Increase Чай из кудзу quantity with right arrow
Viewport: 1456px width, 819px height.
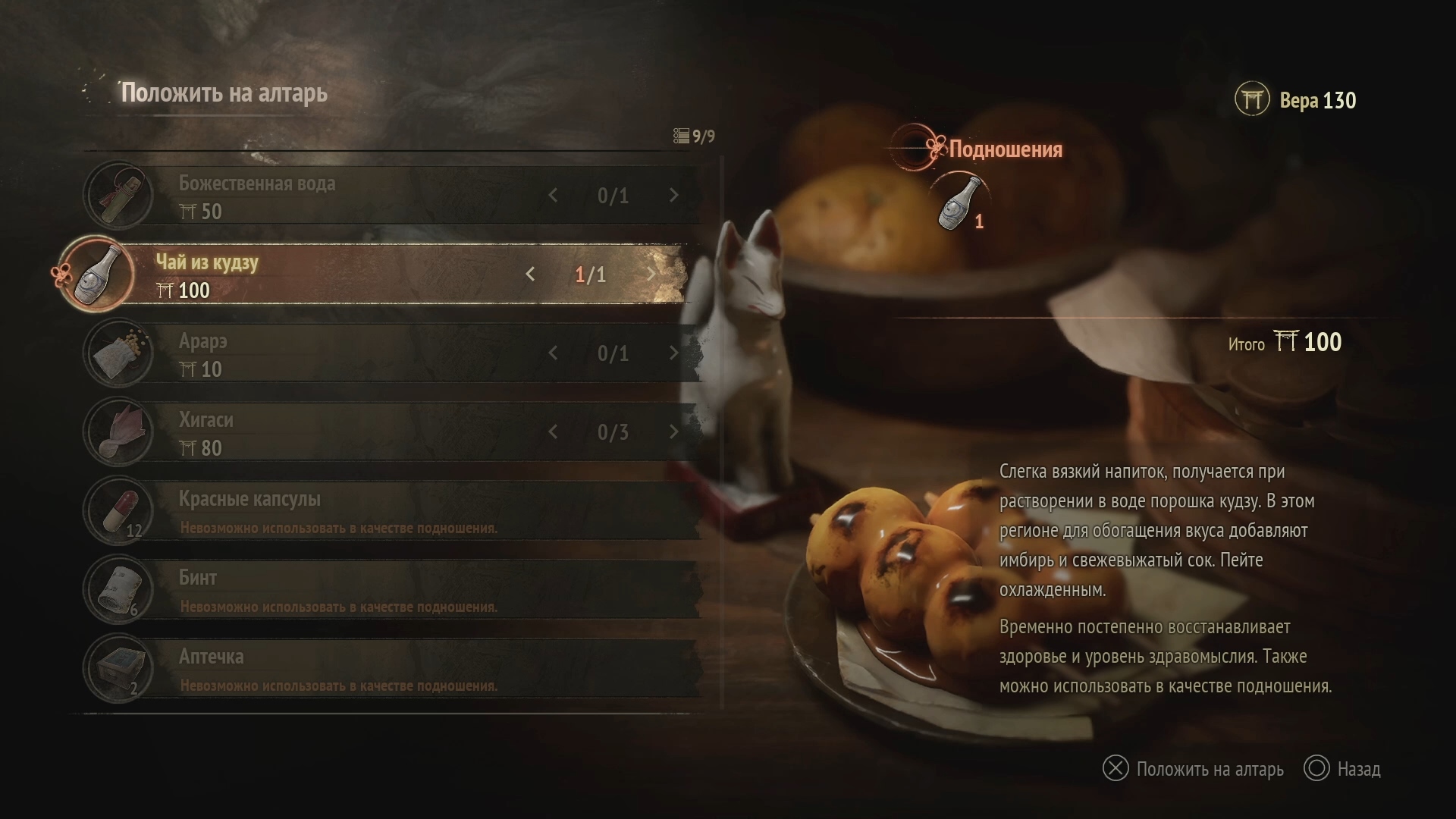[x=651, y=275]
